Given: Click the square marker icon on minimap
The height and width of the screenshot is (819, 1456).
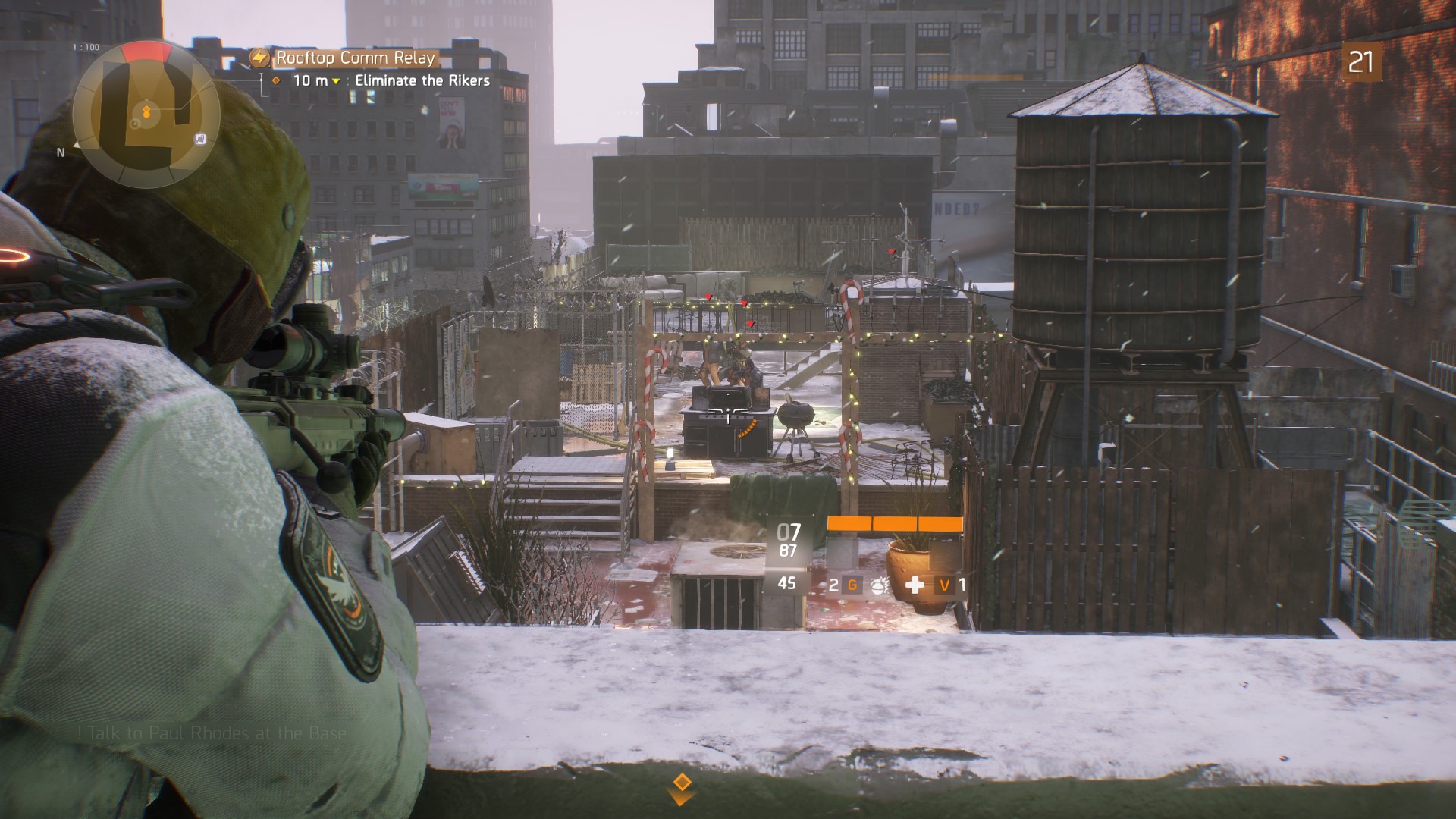Looking at the screenshot, I should tap(200, 139).
